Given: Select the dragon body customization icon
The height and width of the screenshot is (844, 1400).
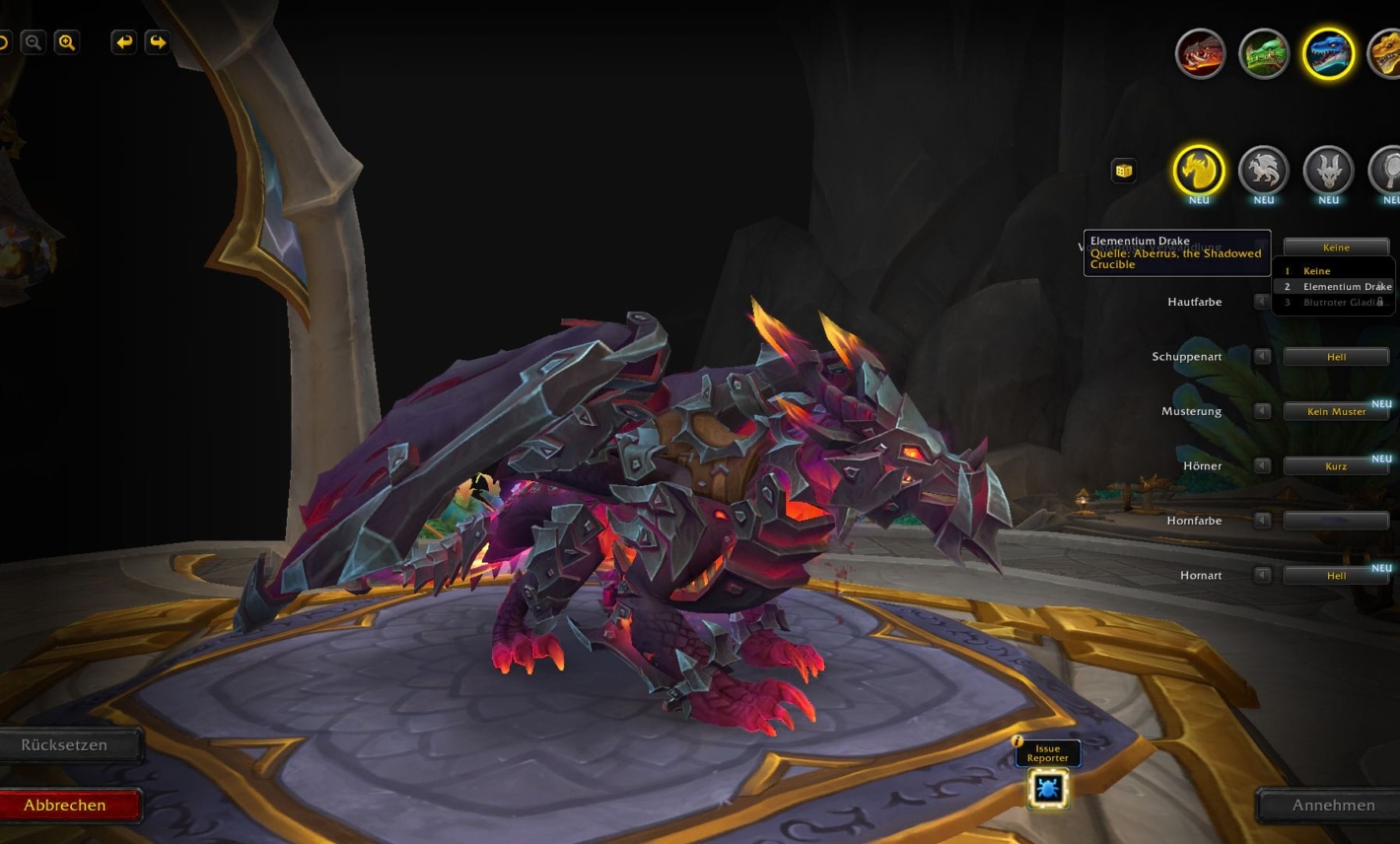Looking at the screenshot, I should (x=1263, y=172).
